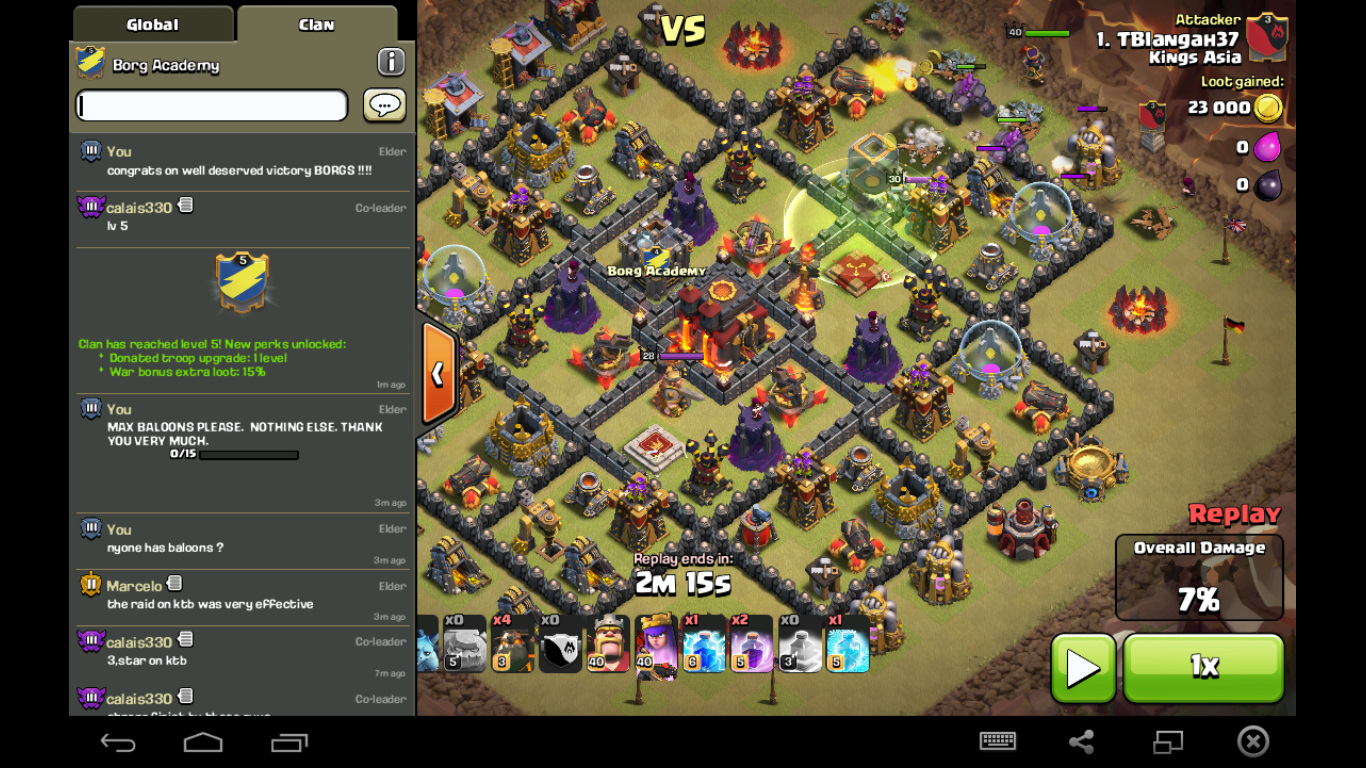
Task: Click the chat message input field
Action: point(210,105)
